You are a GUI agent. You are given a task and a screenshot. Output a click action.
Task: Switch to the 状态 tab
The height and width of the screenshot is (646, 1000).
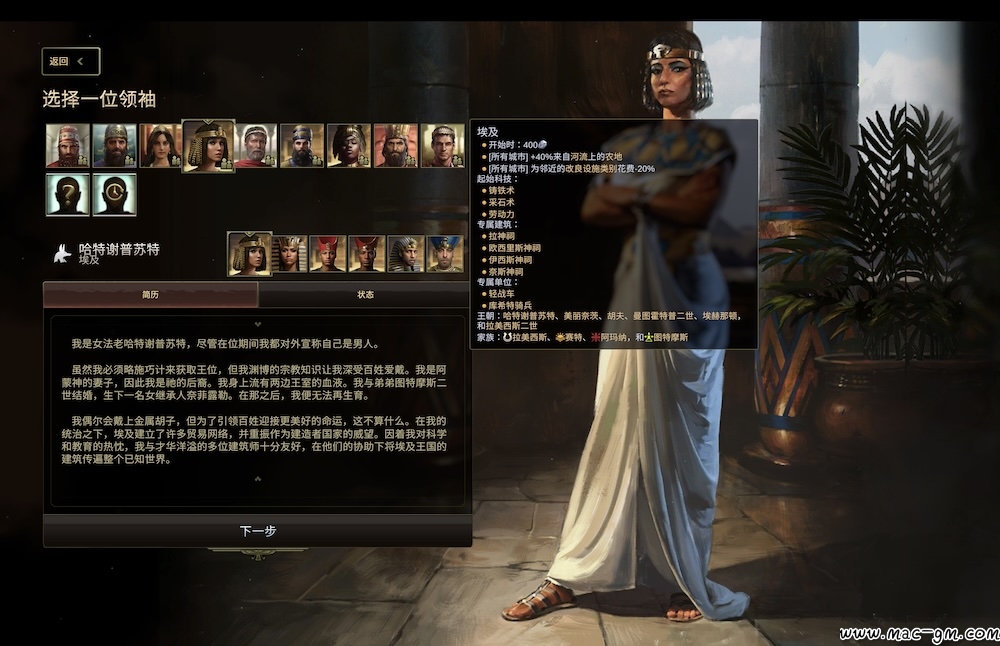(x=365, y=294)
